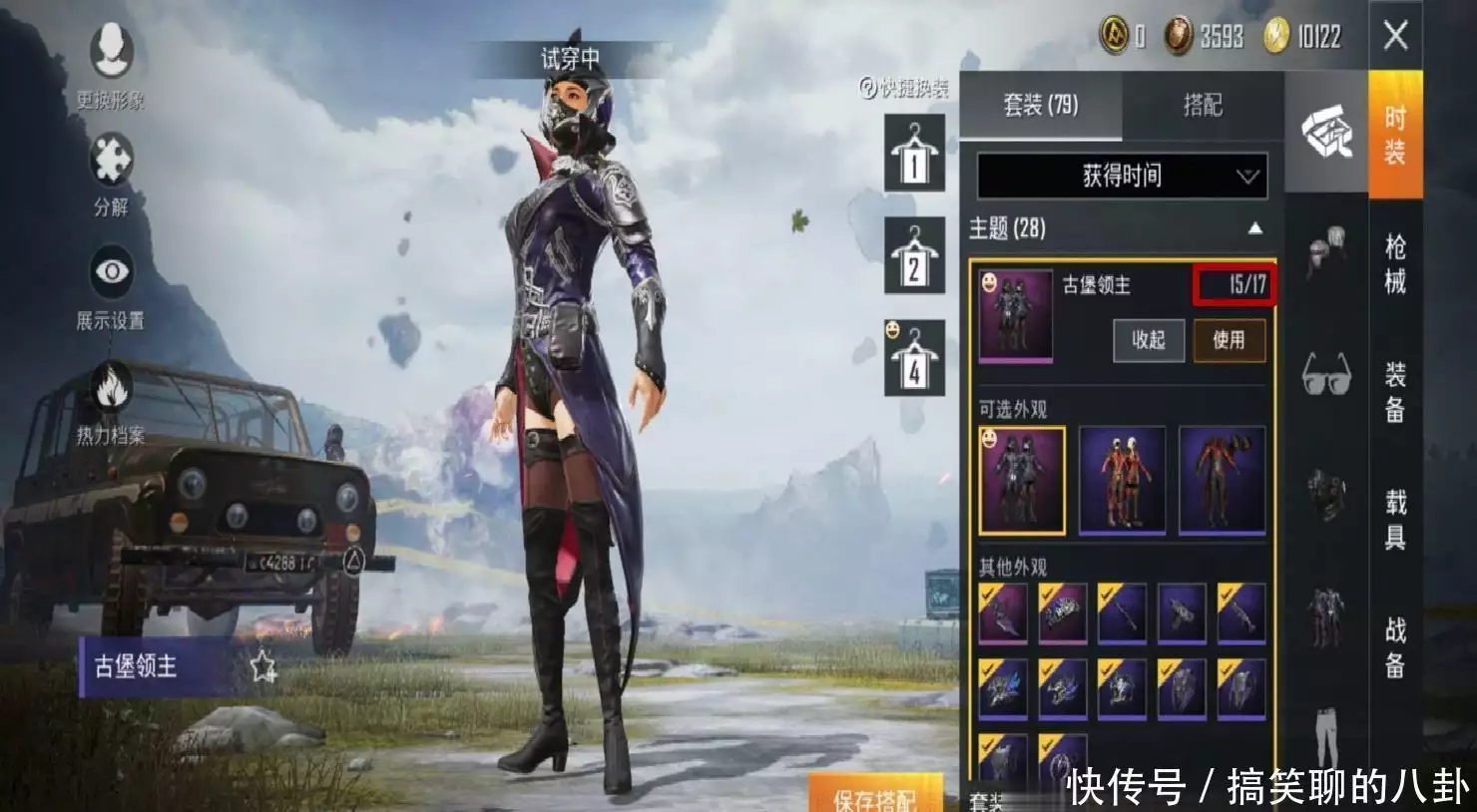Click the 收起 button
This screenshot has height=812, width=1477.
pyautogui.click(x=1148, y=340)
